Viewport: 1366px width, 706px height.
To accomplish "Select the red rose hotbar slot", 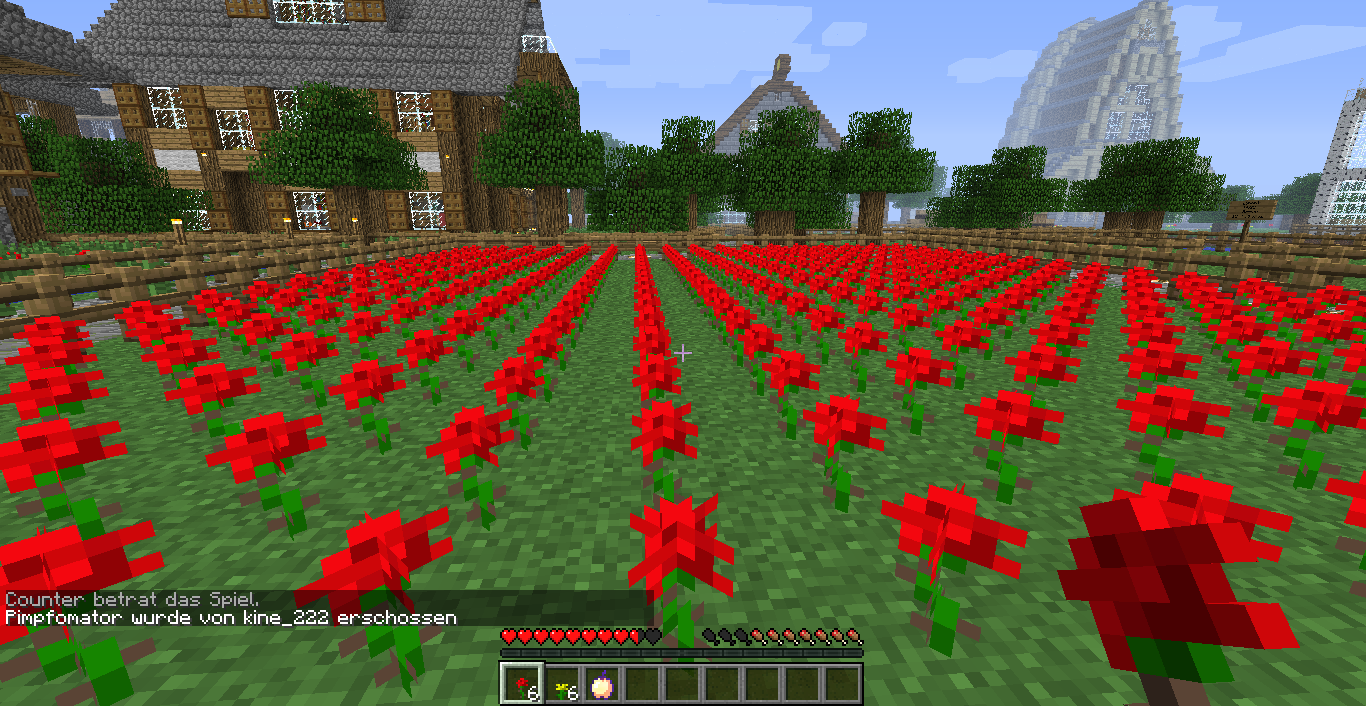I will tap(521, 685).
